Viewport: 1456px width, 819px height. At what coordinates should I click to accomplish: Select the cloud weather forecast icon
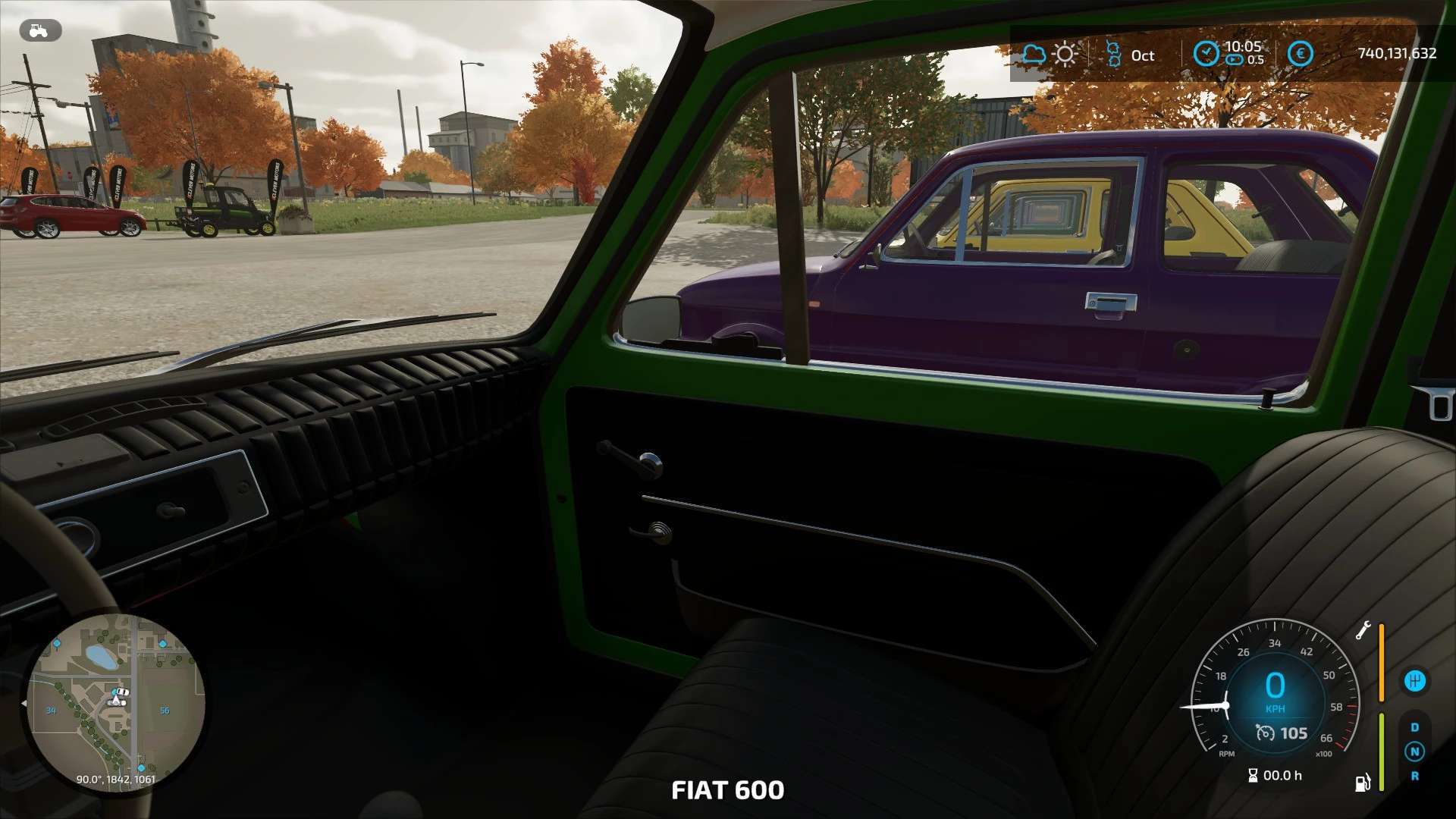pos(1034,54)
